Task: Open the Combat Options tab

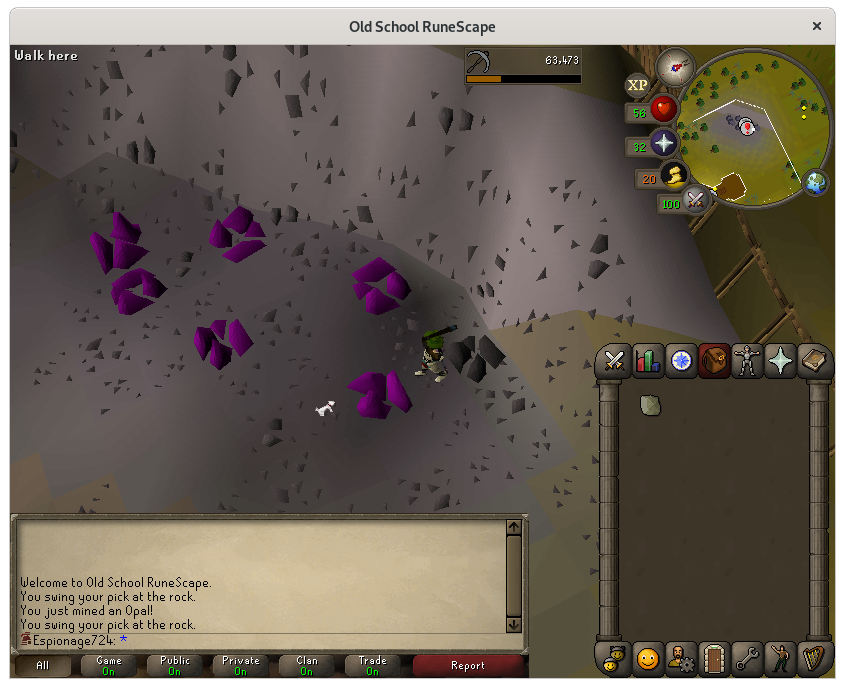Action: (614, 361)
